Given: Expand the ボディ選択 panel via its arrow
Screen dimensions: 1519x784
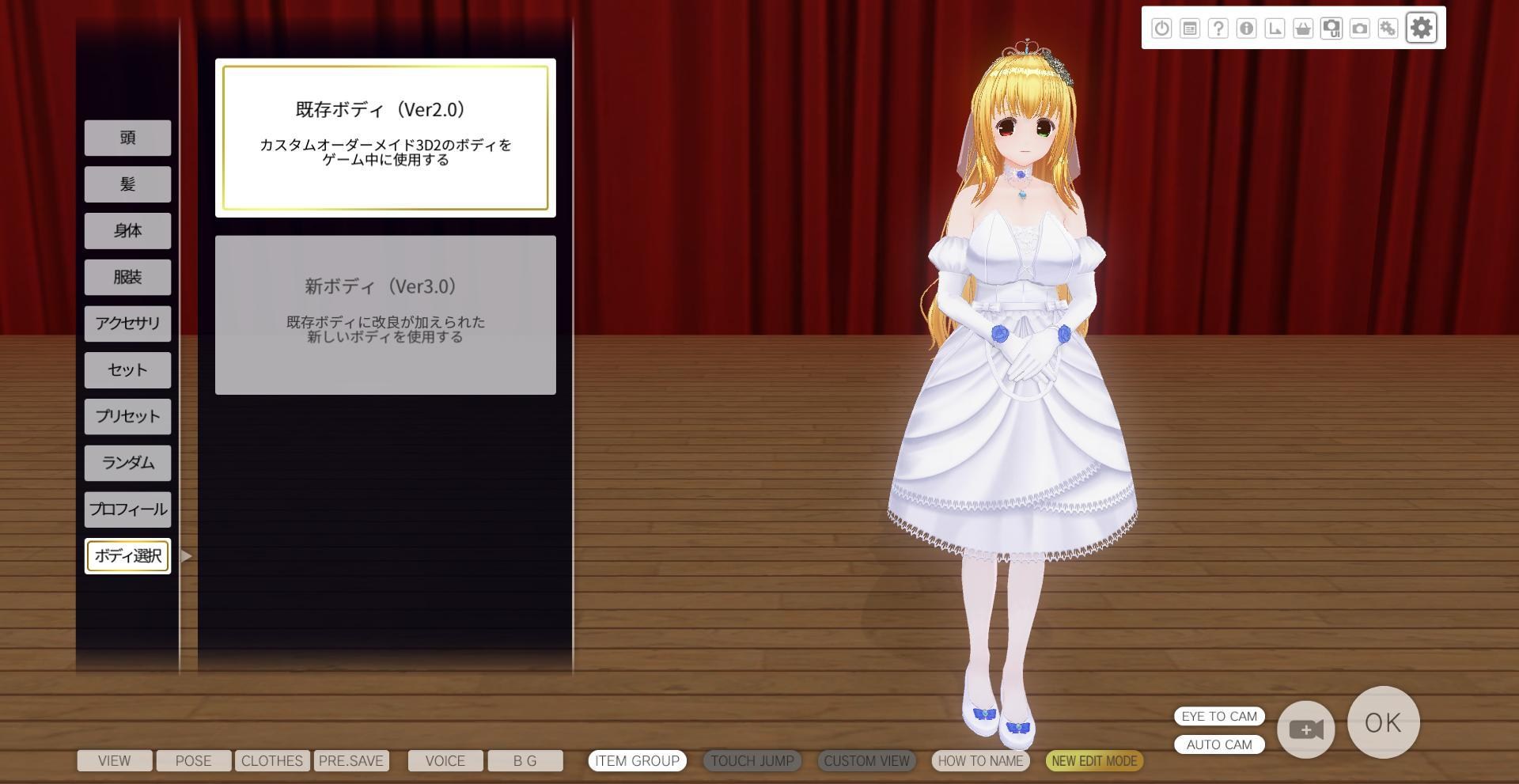Looking at the screenshot, I should [185, 556].
